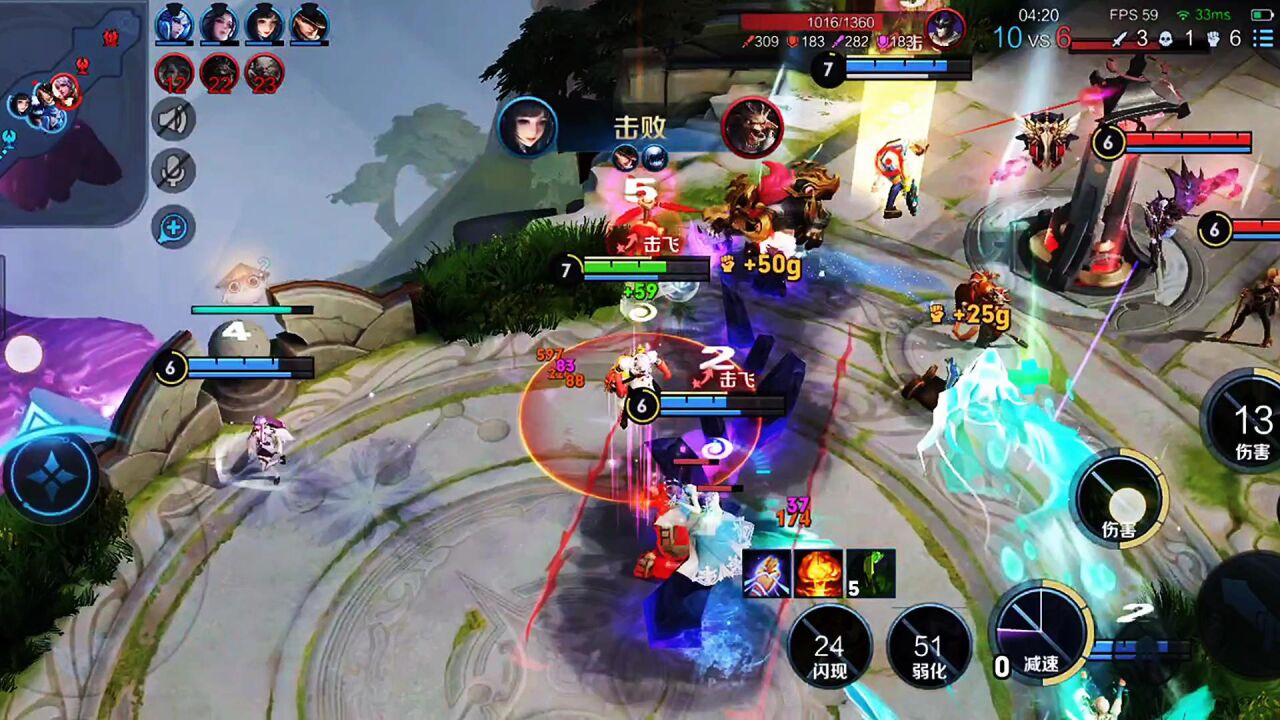The height and width of the screenshot is (720, 1280).
Task: Tap the enemy portrait with 23 respawn timer
Action: (x=264, y=73)
